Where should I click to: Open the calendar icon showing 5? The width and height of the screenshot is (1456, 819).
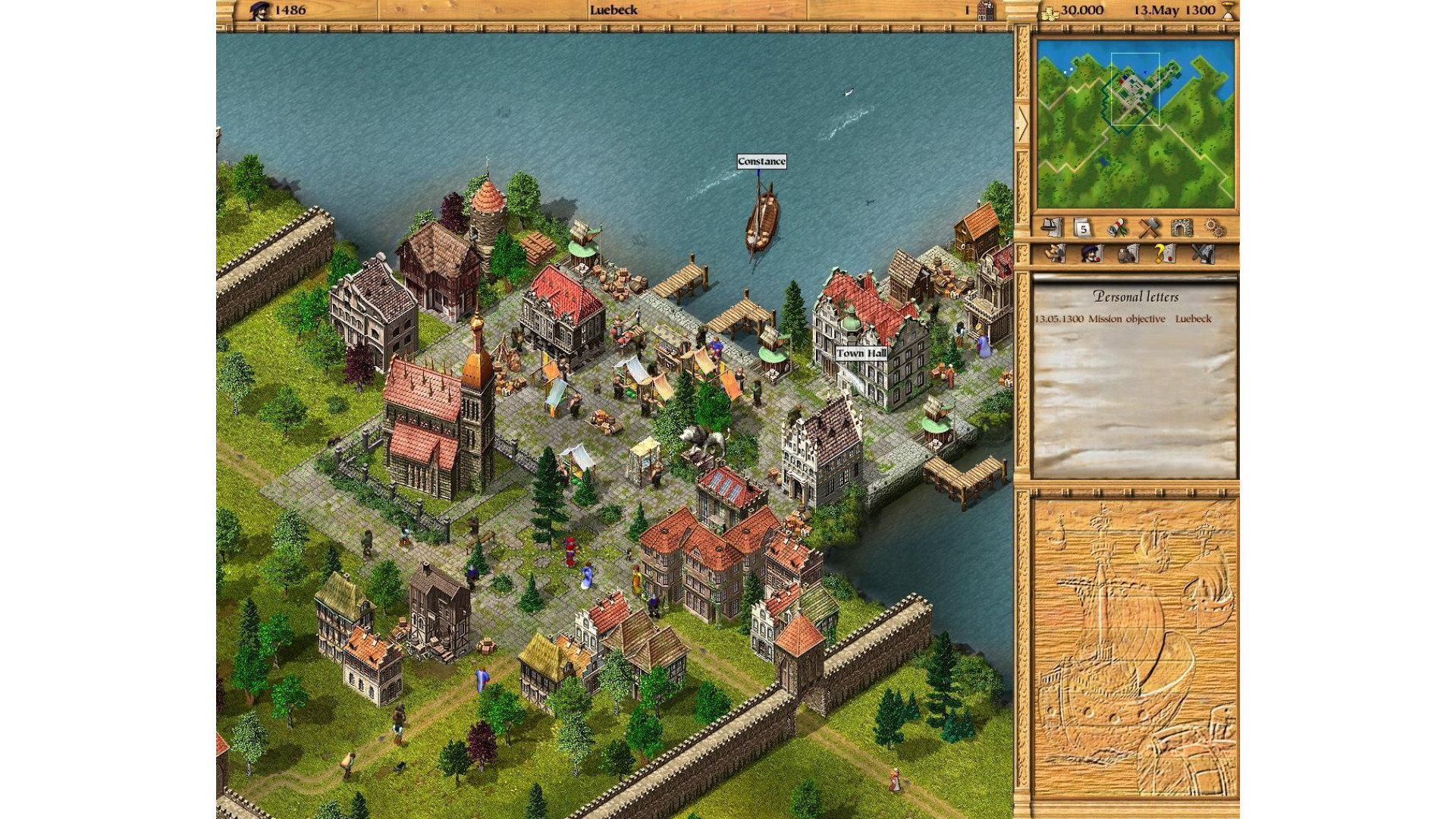coord(1083,227)
